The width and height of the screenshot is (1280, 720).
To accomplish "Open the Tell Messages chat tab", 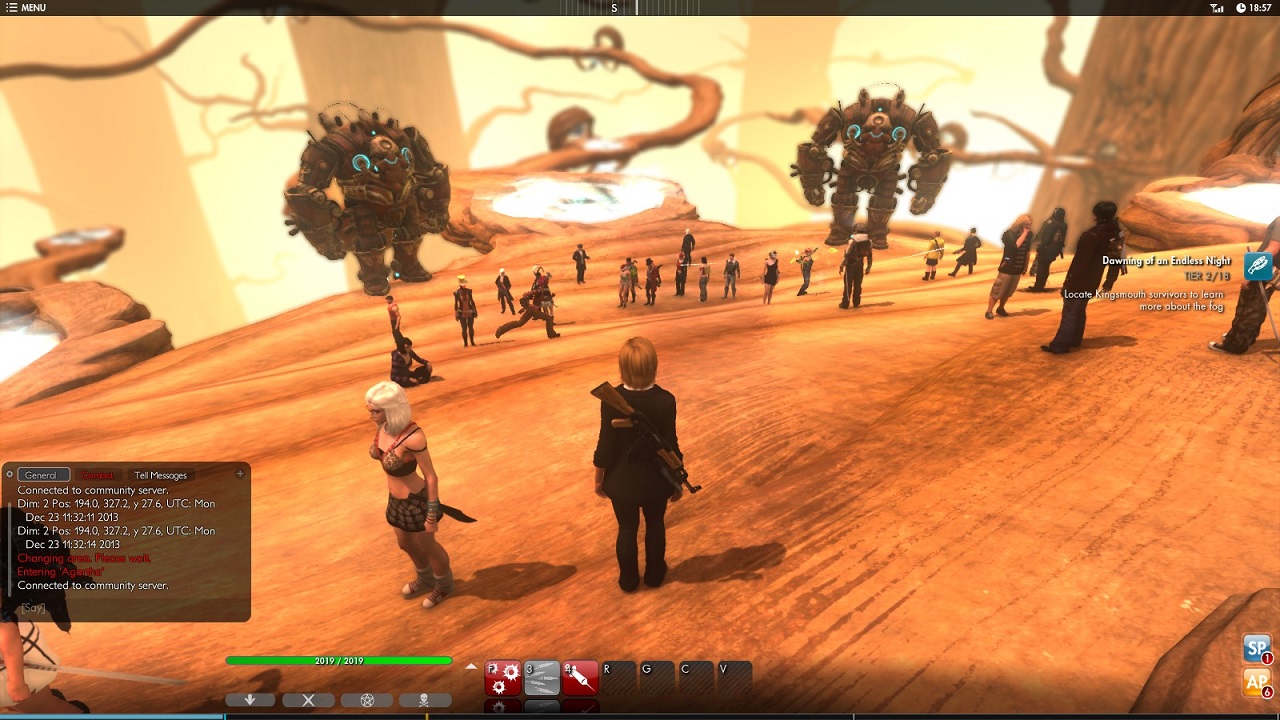I will click(160, 475).
